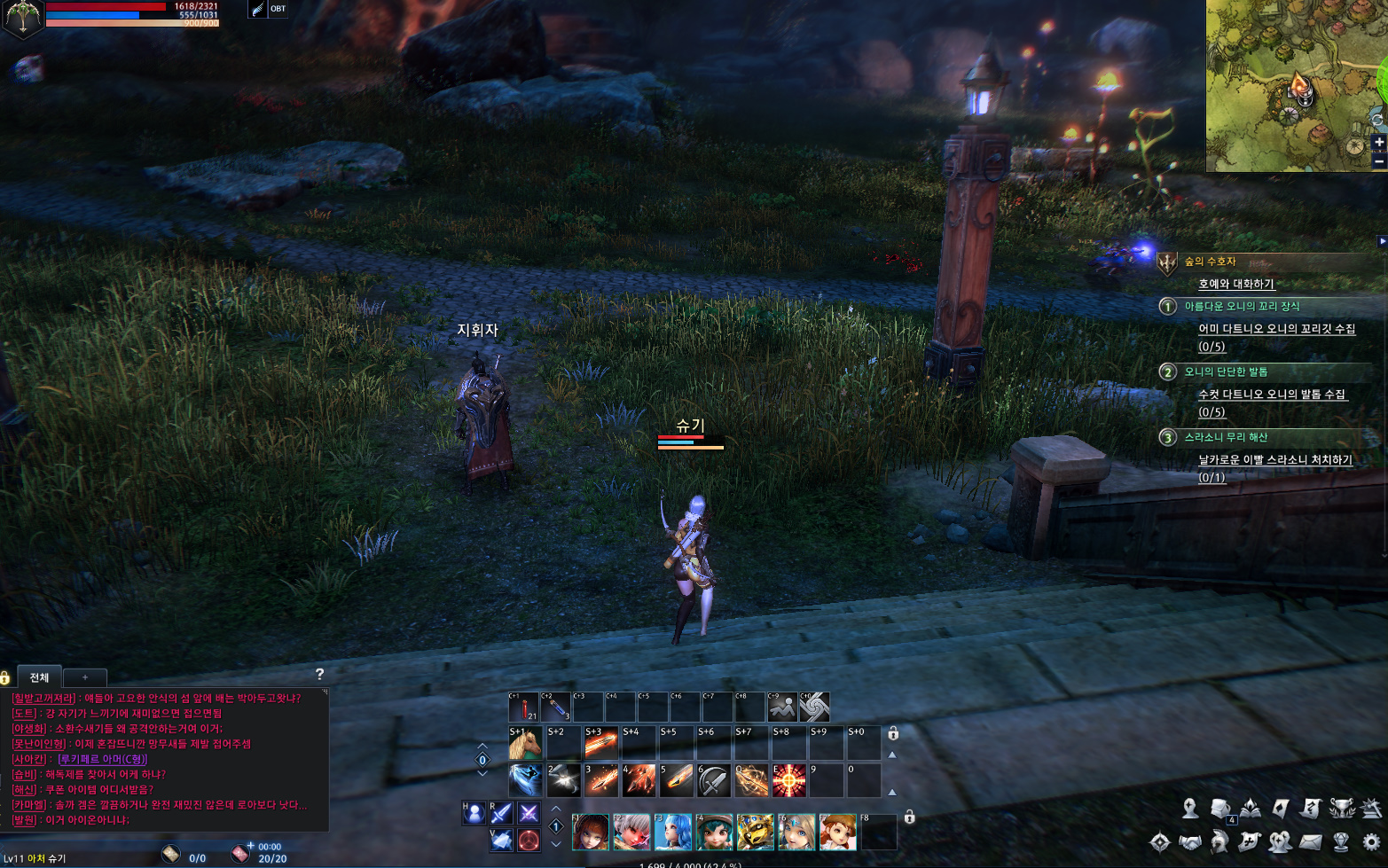Screen dimensions: 1388x868
Task: Zoom out the minimap with minus button
Action: point(1379,162)
